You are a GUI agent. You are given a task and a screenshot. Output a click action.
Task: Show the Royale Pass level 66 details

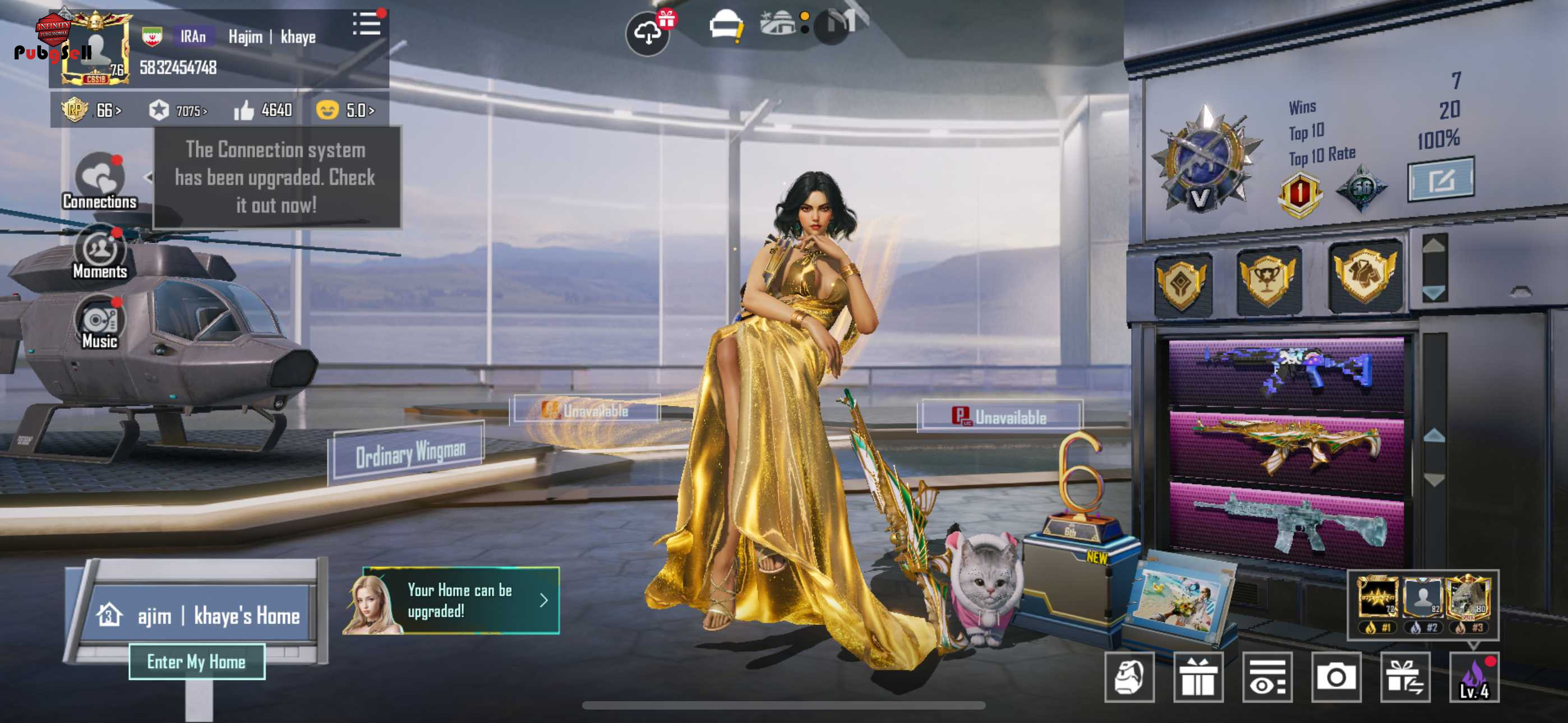(x=91, y=110)
